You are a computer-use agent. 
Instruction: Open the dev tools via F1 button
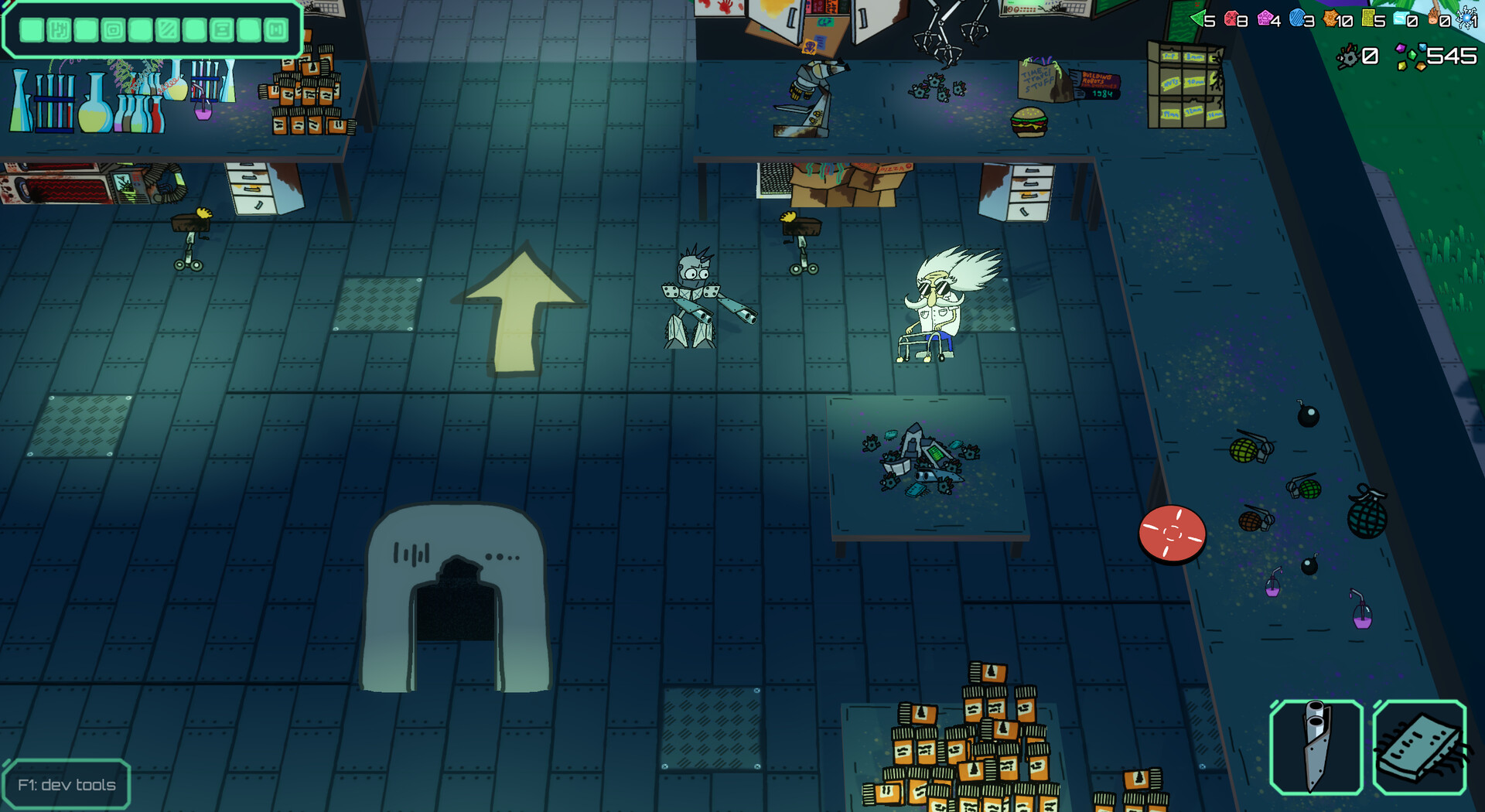pos(67,784)
